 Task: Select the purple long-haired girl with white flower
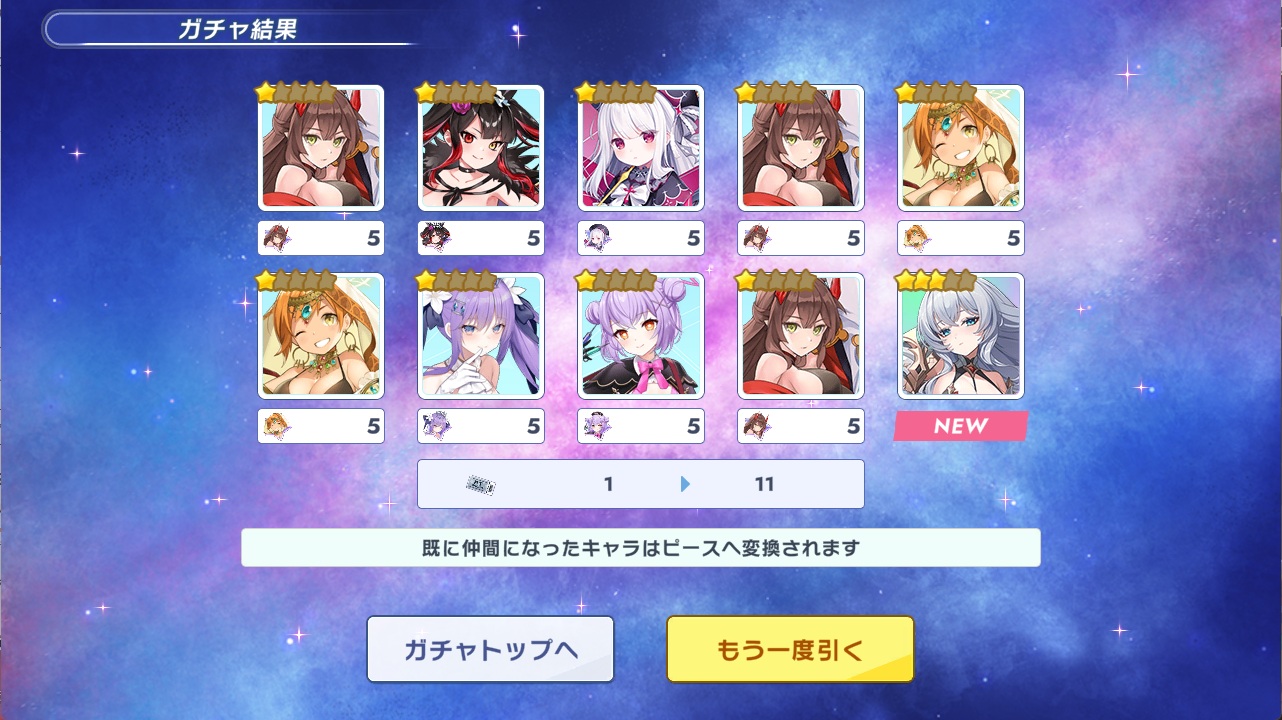481,336
